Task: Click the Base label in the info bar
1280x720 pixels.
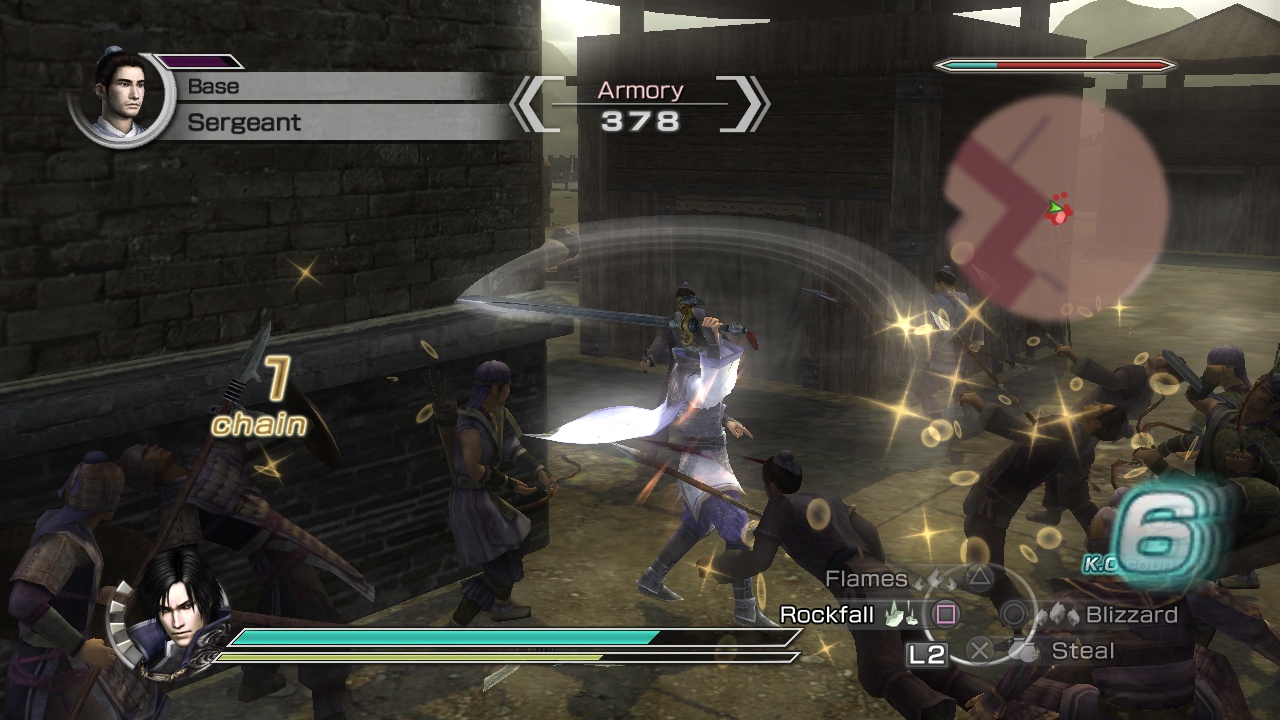Action: coord(213,87)
